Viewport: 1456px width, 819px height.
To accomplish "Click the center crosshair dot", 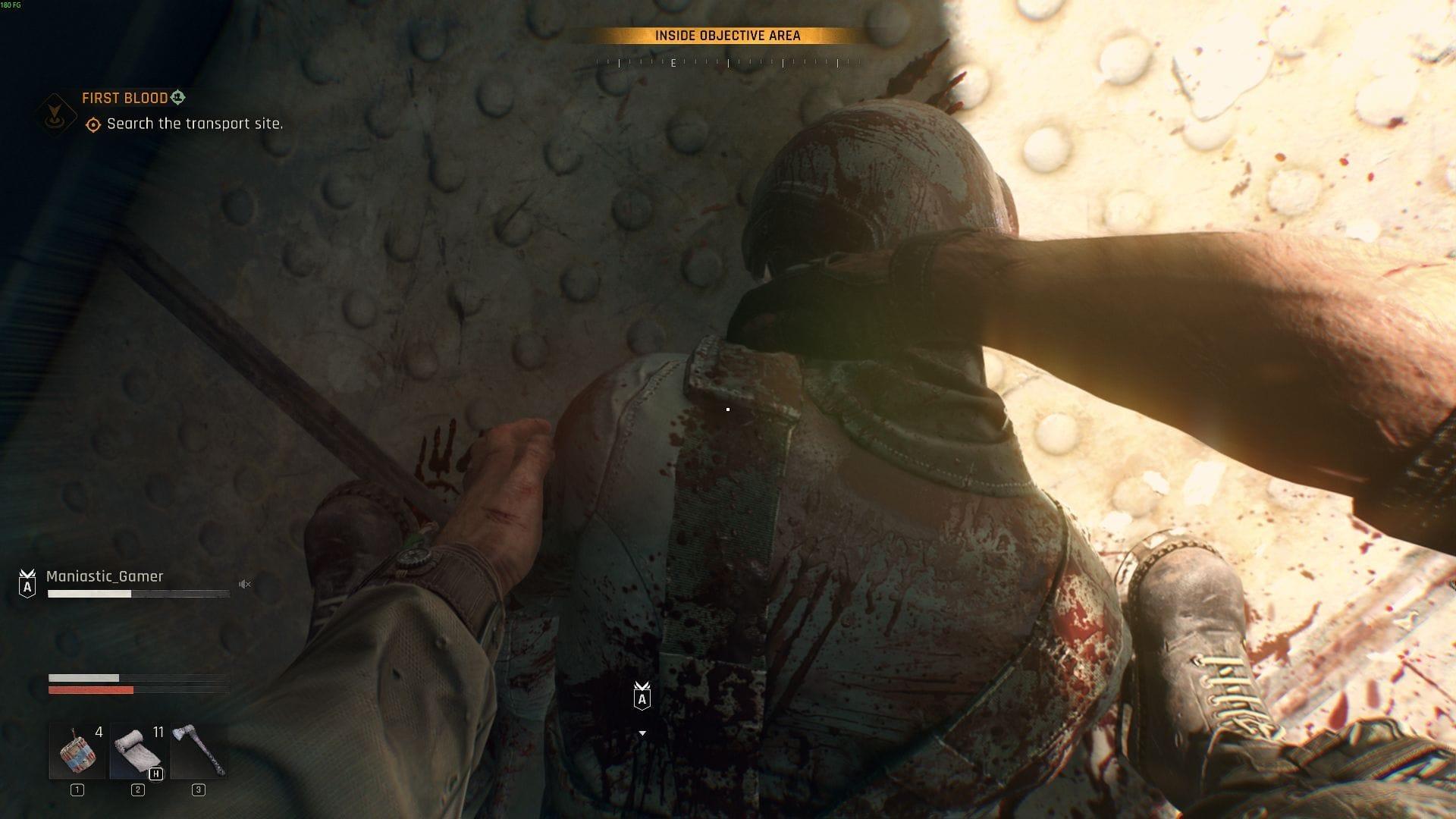I will point(728,409).
